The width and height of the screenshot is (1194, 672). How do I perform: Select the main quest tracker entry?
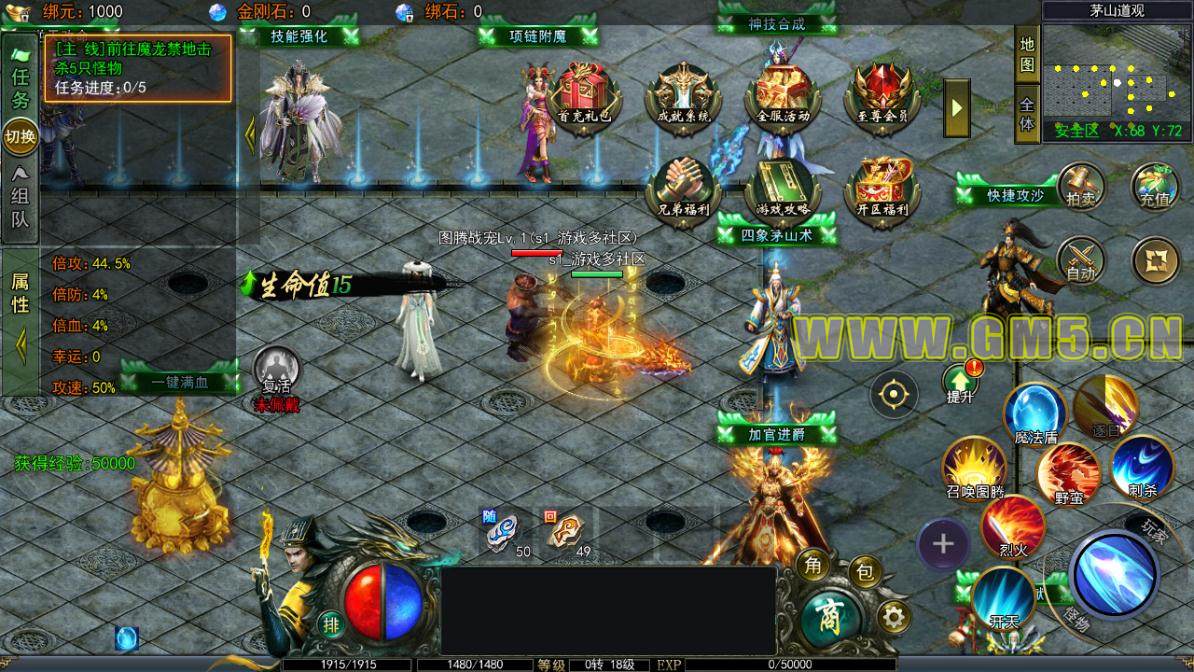pos(137,68)
